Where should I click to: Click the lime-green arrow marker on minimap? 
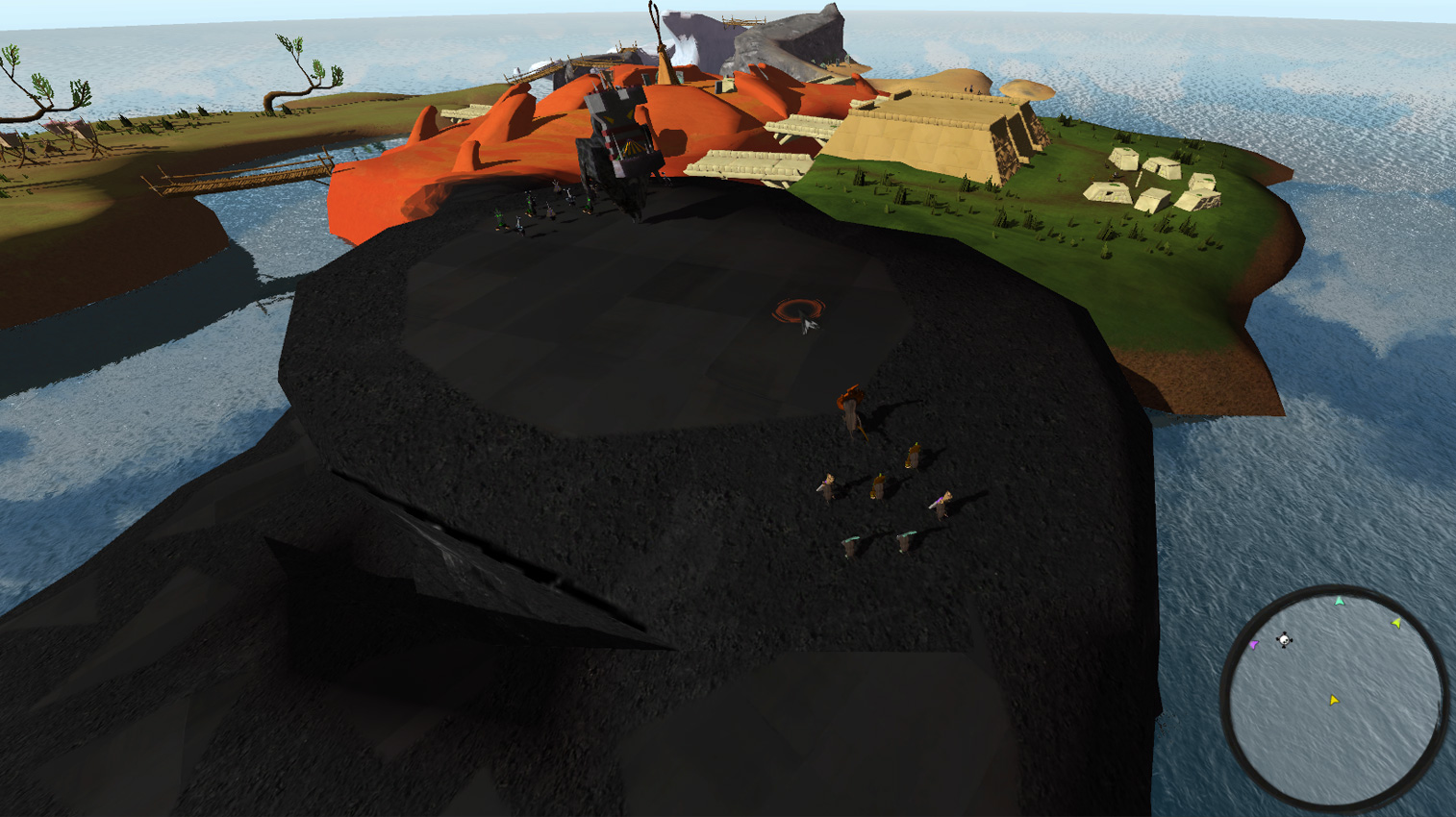(x=1396, y=624)
